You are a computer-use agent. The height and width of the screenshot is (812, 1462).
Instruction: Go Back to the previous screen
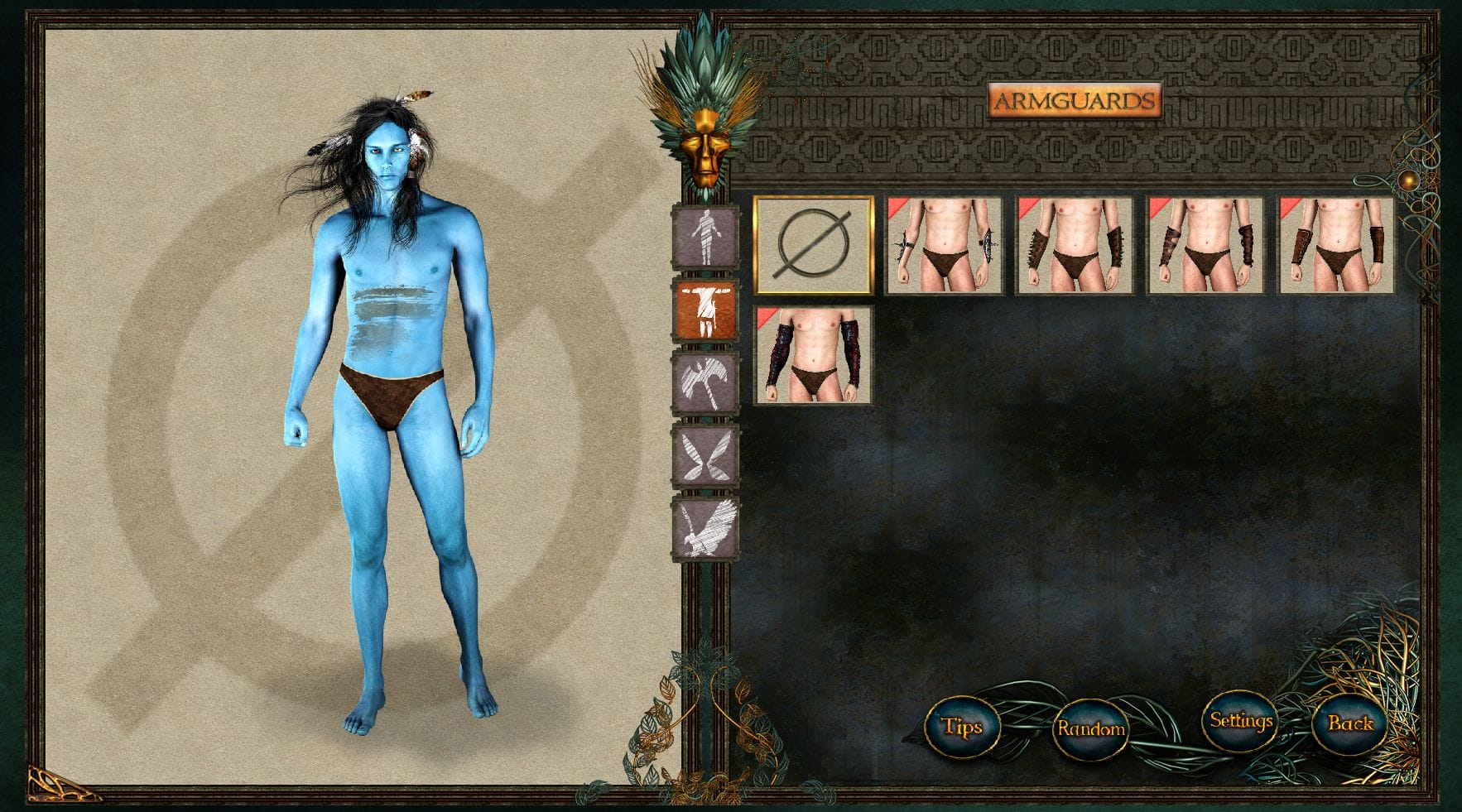pos(1350,723)
